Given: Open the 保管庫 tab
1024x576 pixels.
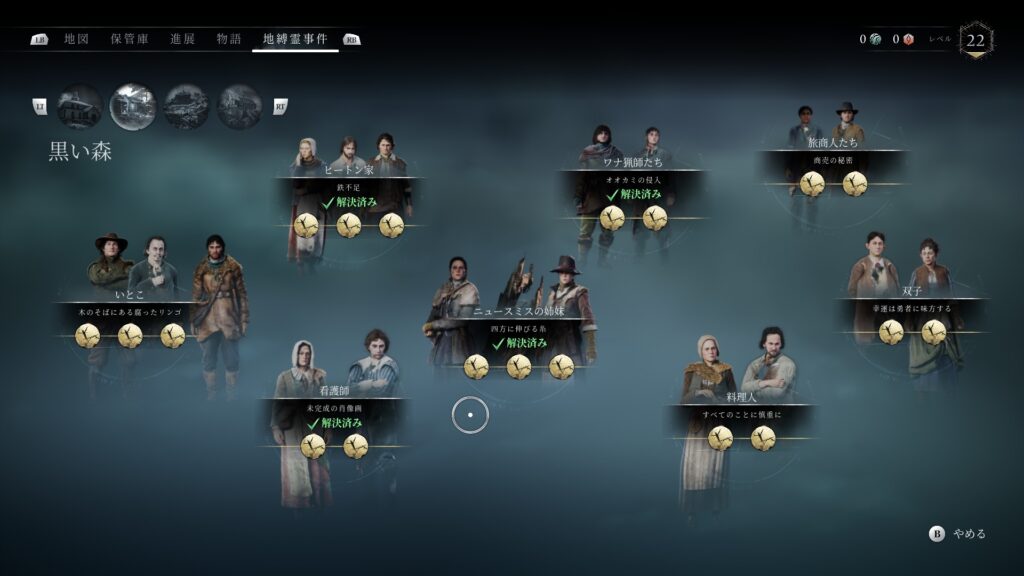Looking at the screenshot, I should point(129,39).
